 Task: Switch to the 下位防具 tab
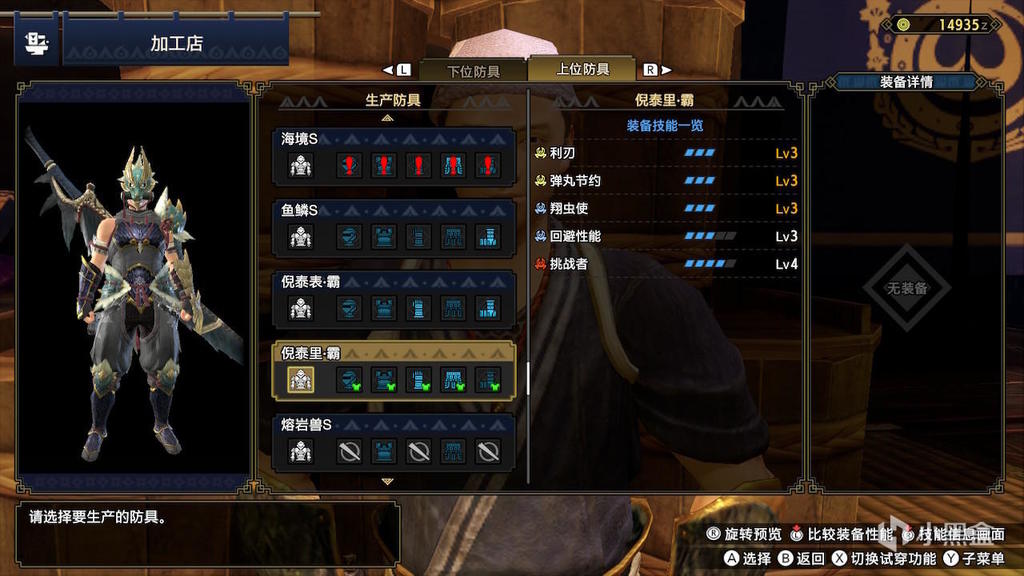(473, 70)
